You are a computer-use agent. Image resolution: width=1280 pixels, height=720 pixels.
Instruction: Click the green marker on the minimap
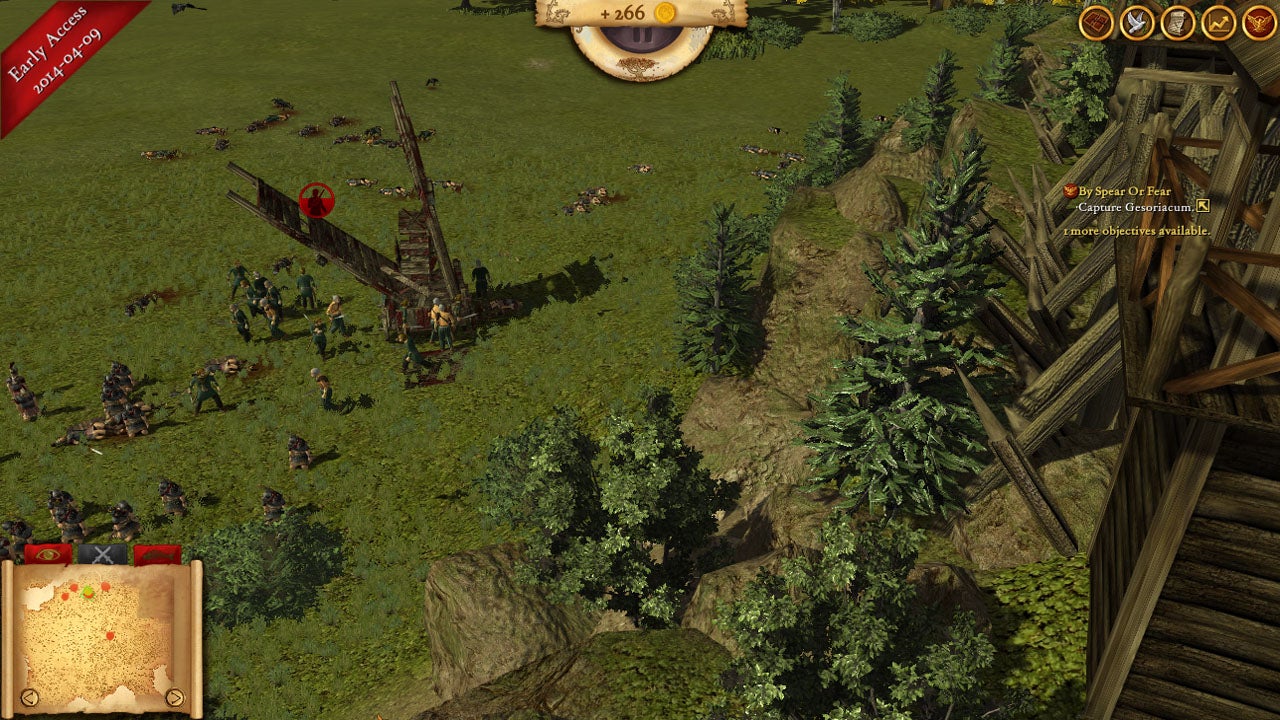click(x=88, y=592)
